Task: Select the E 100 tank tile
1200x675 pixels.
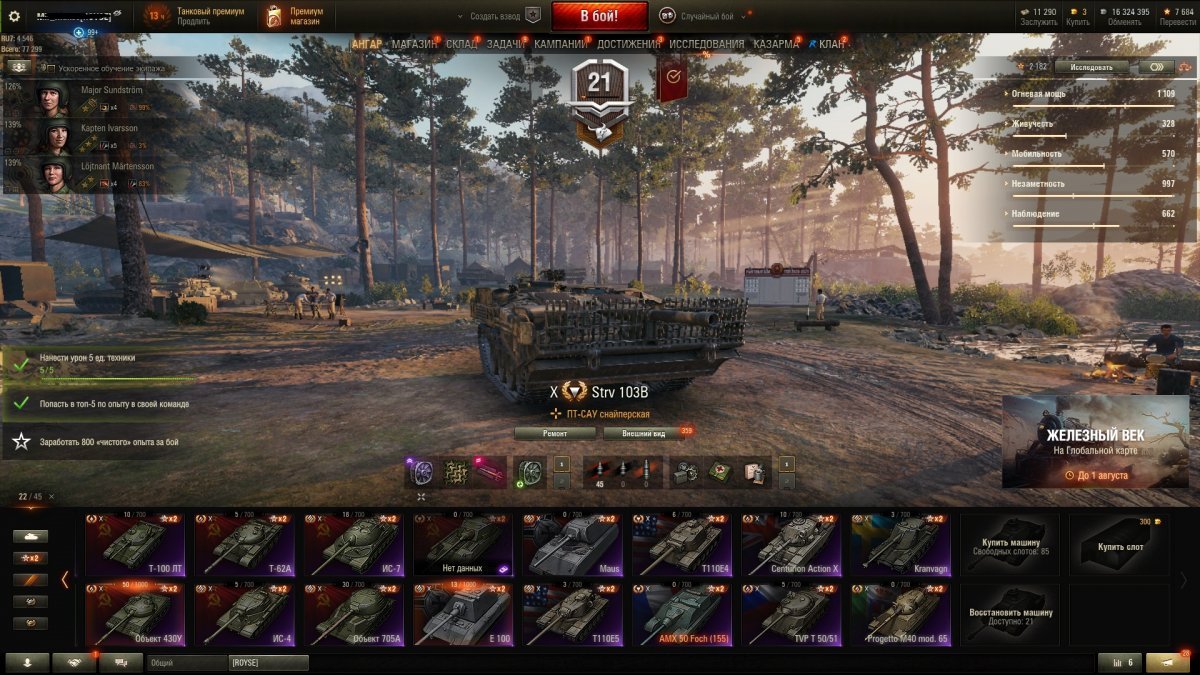Action: (x=464, y=615)
